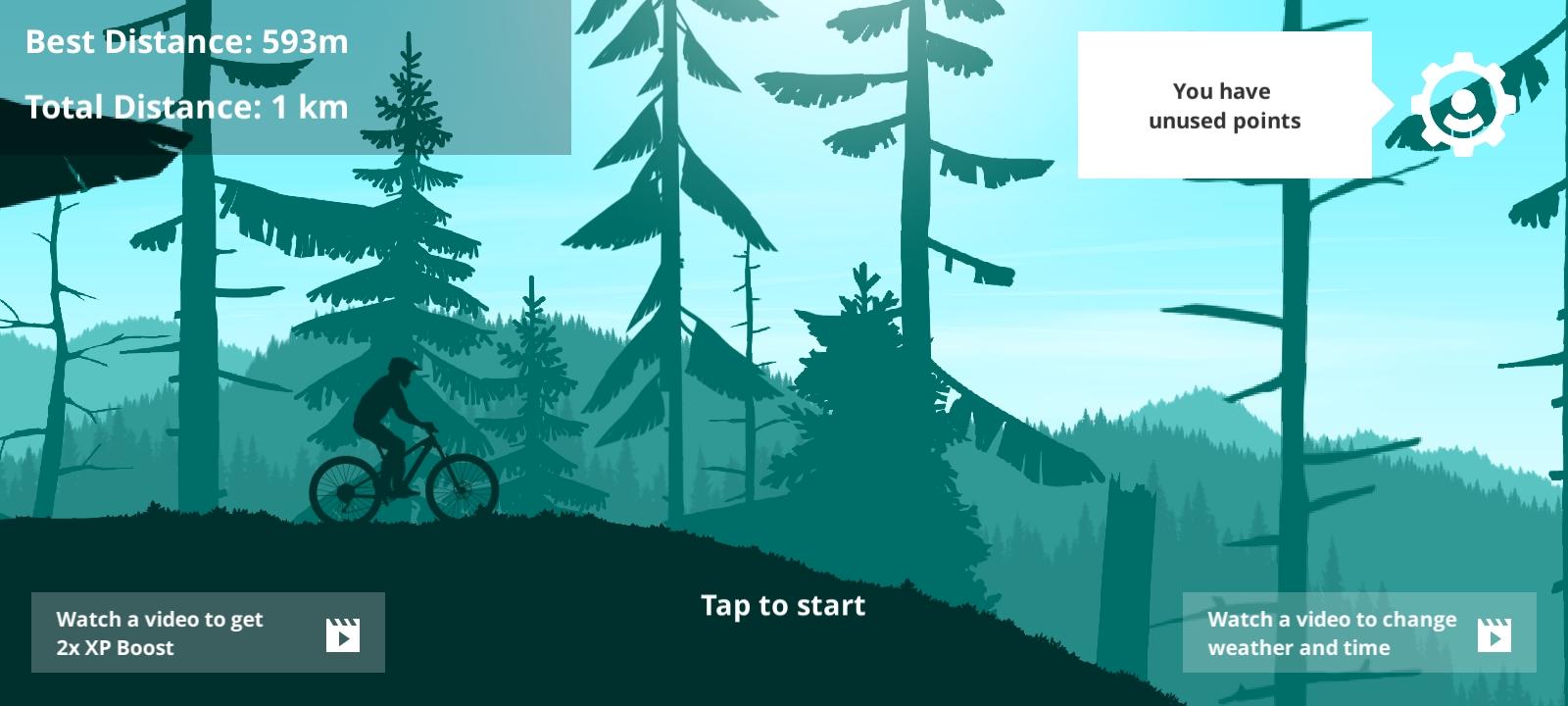Click the Tap to start text
The height and width of the screenshot is (706, 1568).
(782, 605)
